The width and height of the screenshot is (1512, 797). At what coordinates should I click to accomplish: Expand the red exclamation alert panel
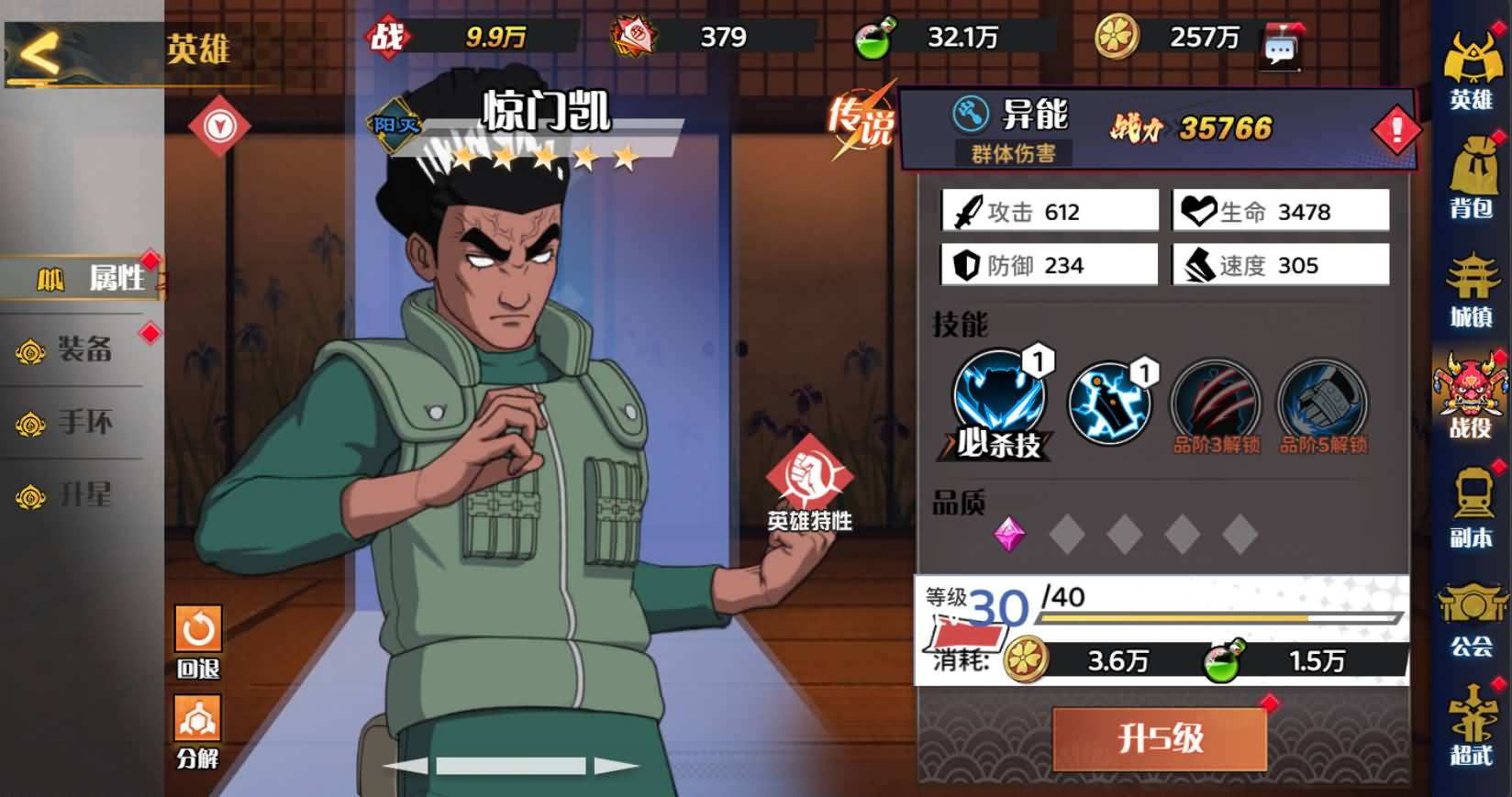[1395, 129]
